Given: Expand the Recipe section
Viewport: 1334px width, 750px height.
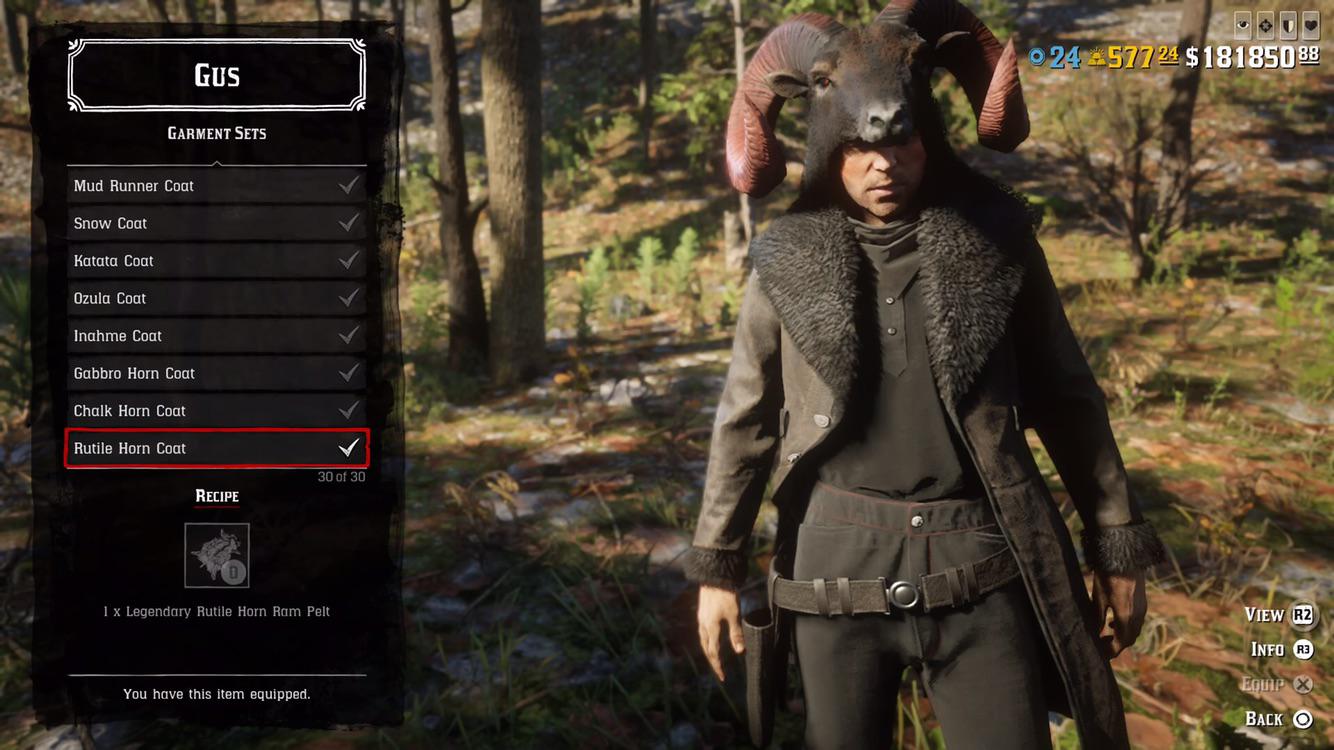Looking at the screenshot, I should [216, 496].
